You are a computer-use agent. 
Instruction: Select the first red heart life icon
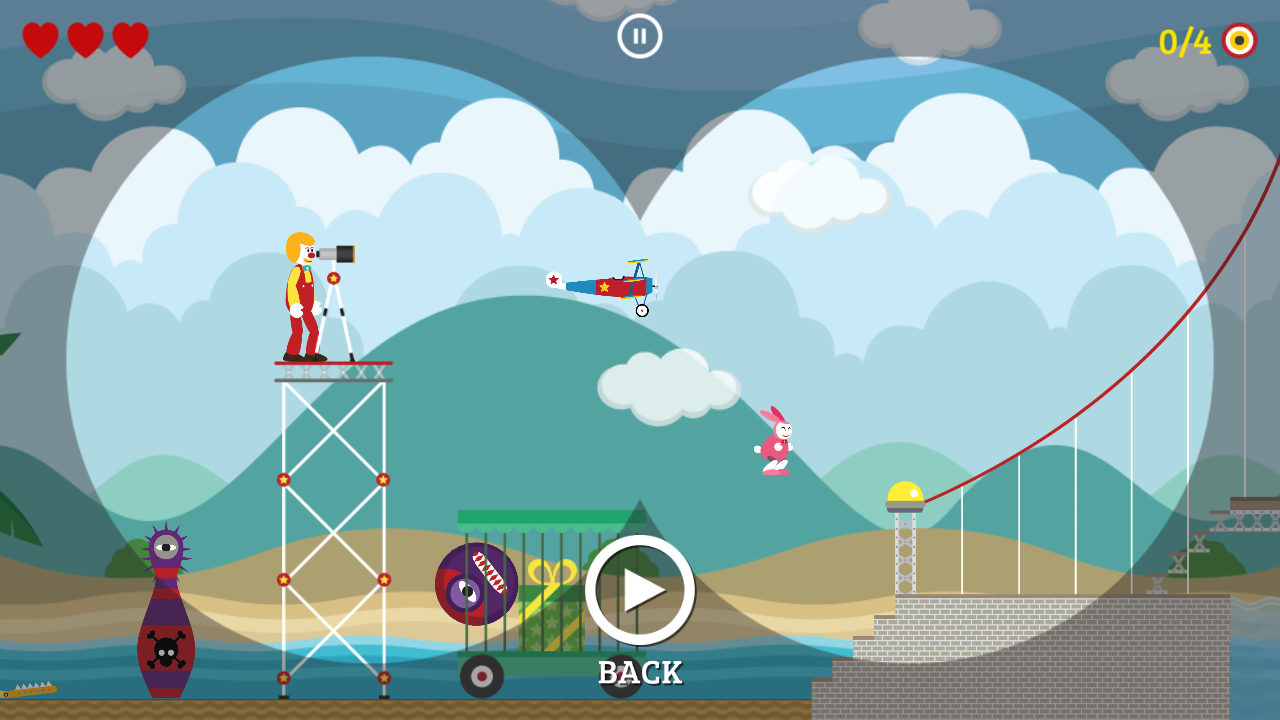click(41, 39)
